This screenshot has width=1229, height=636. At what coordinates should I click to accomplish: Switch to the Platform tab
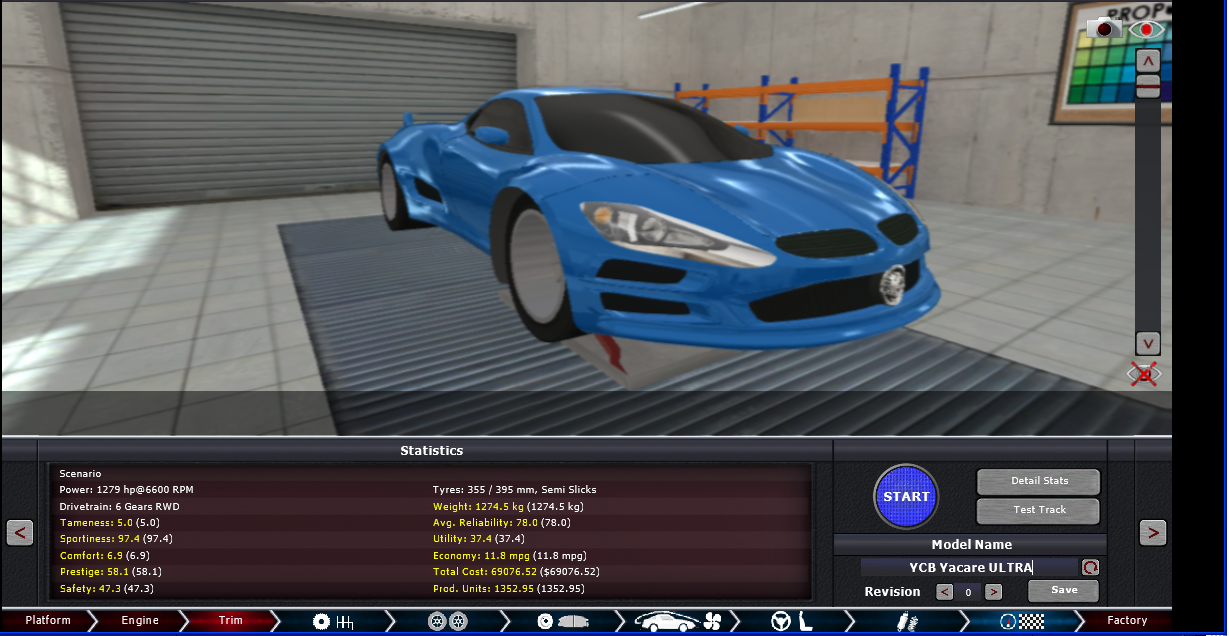pos(48,621)
